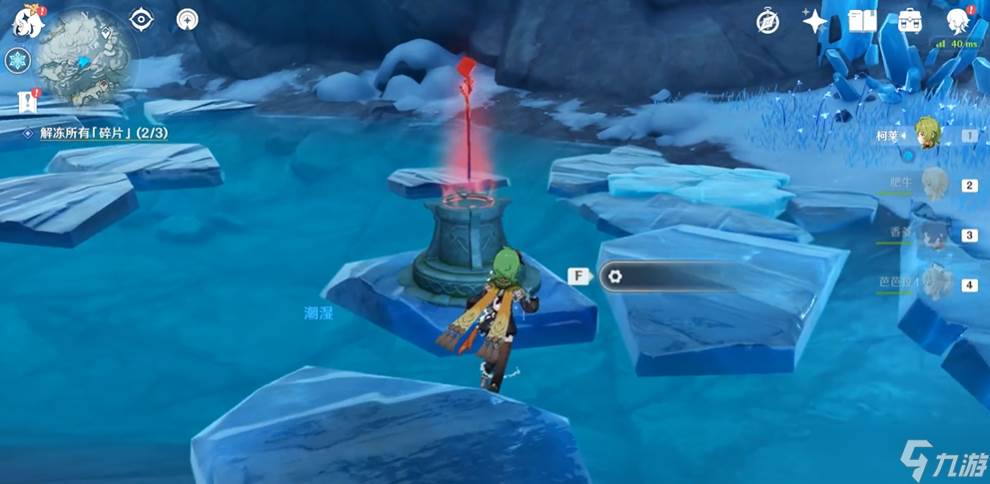990x484 pixels.
Task: Switch to party member 香菱
Action: click(935, 235)
